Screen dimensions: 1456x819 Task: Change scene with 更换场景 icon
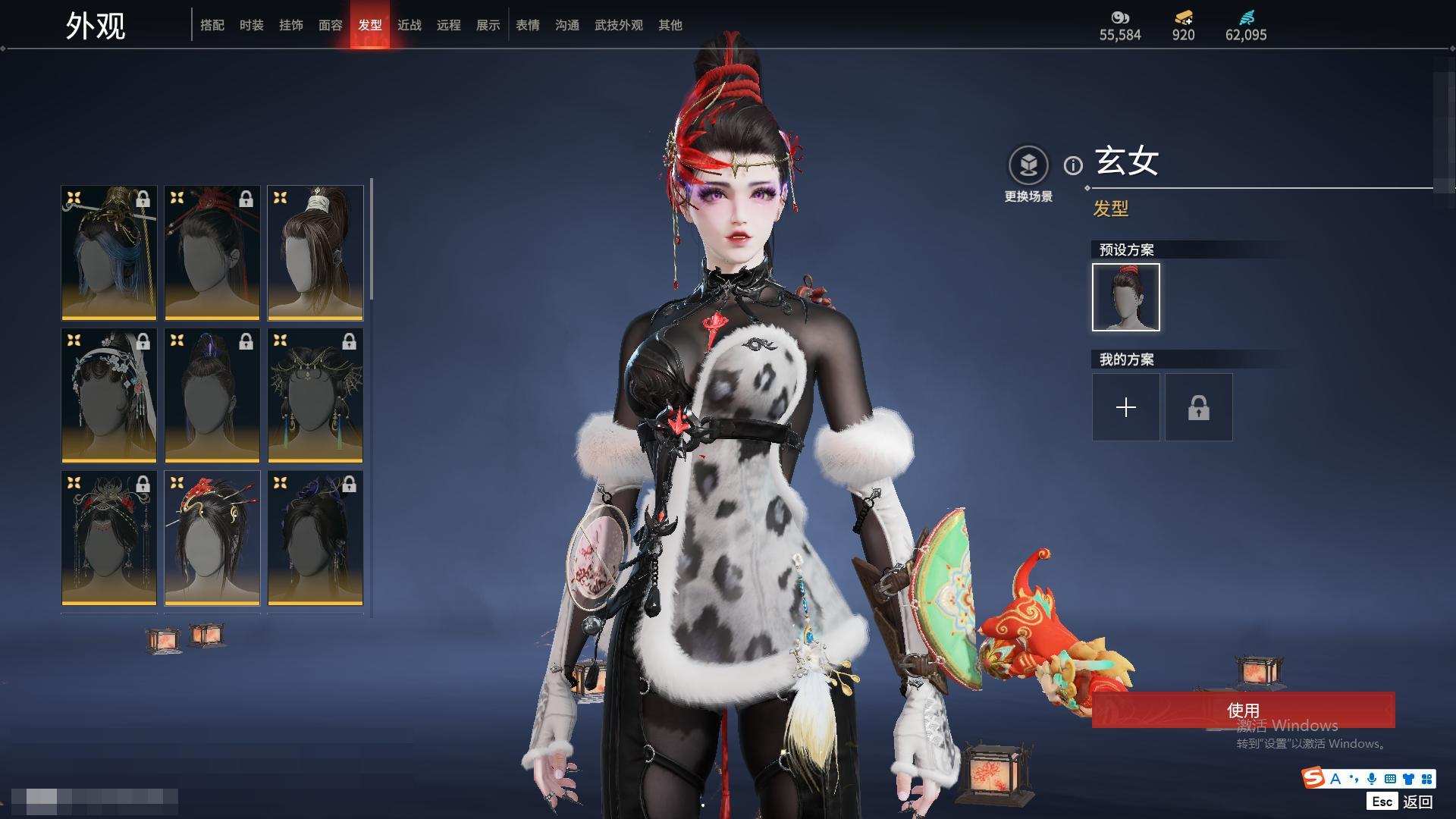(x=1028, y=165)
